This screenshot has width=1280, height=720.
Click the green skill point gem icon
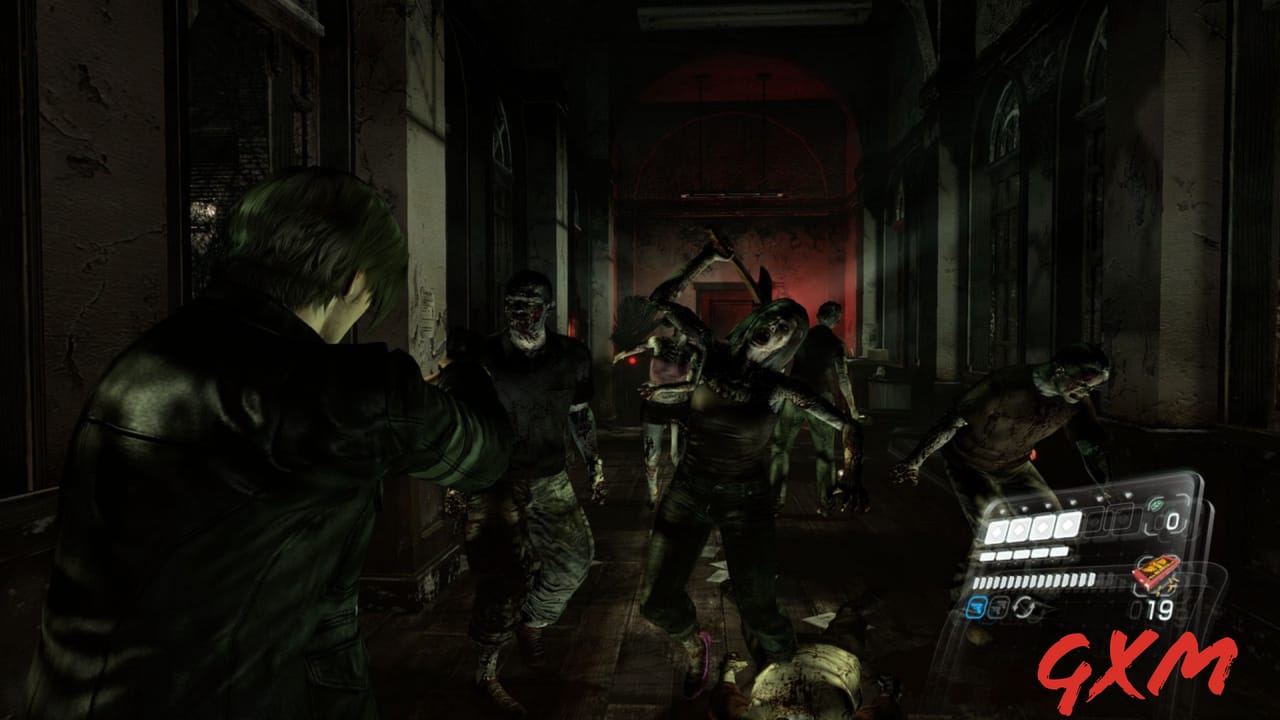tap(1155, 505)
